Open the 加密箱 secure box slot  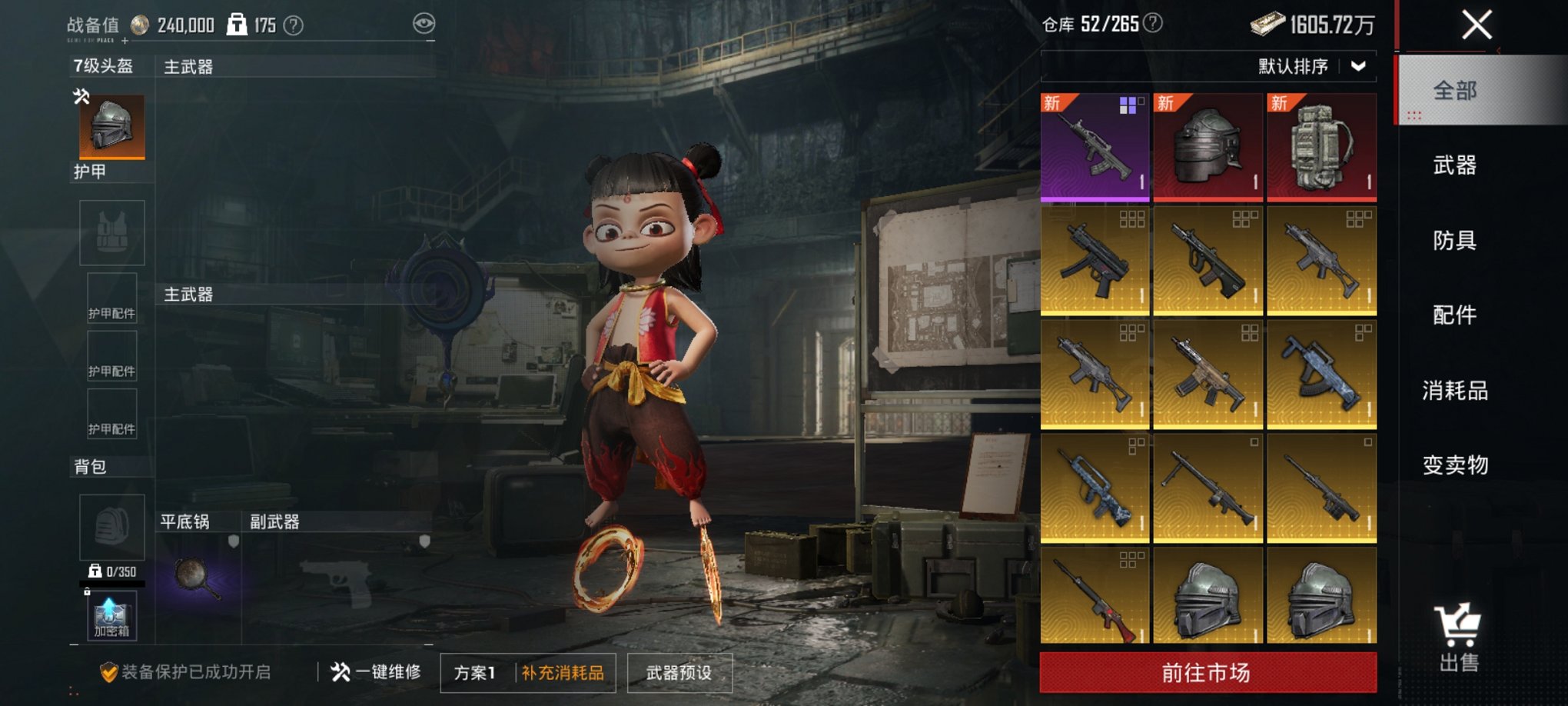click(x=112, y=617)
